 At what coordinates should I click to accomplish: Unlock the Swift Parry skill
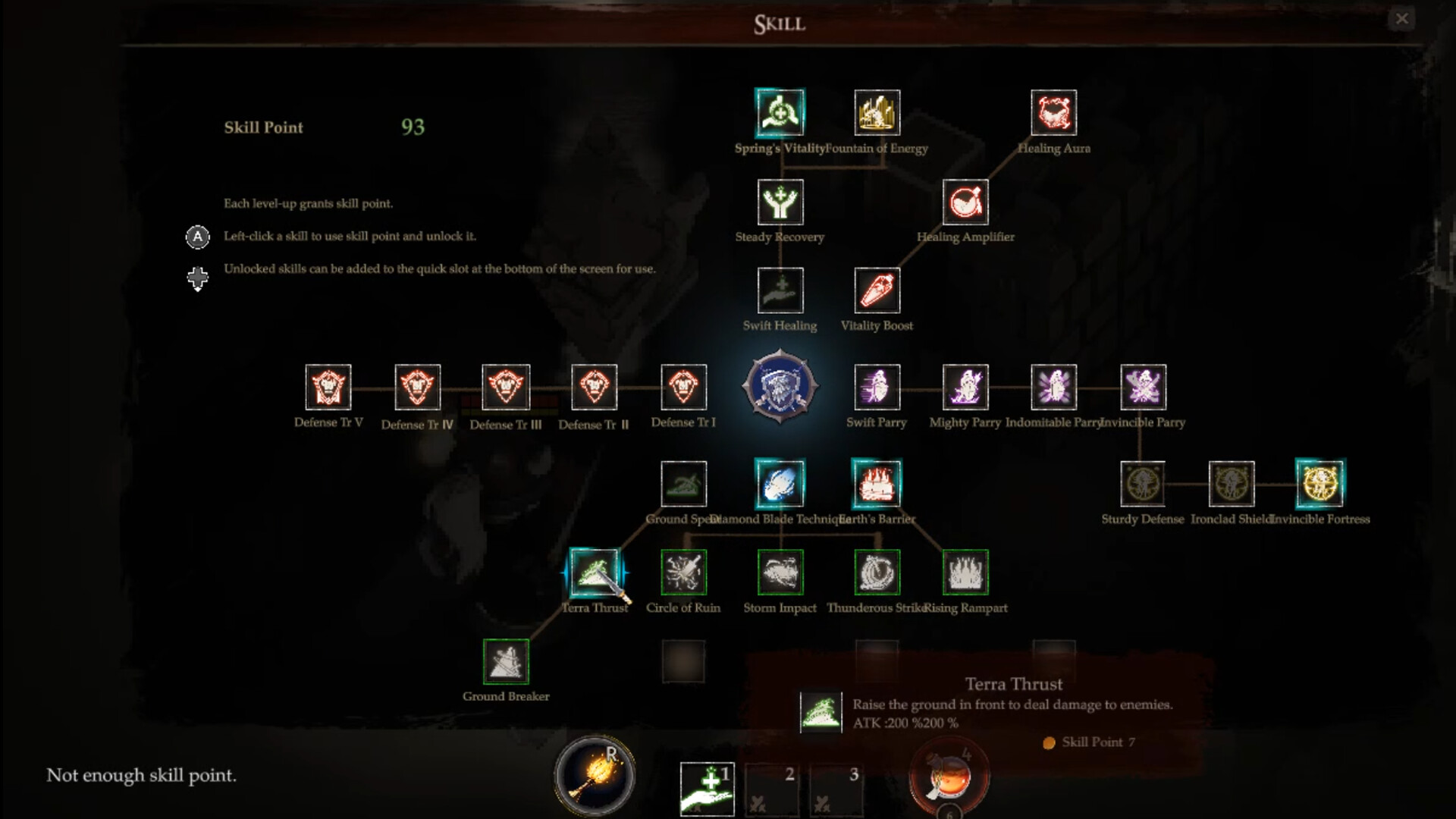877,387
